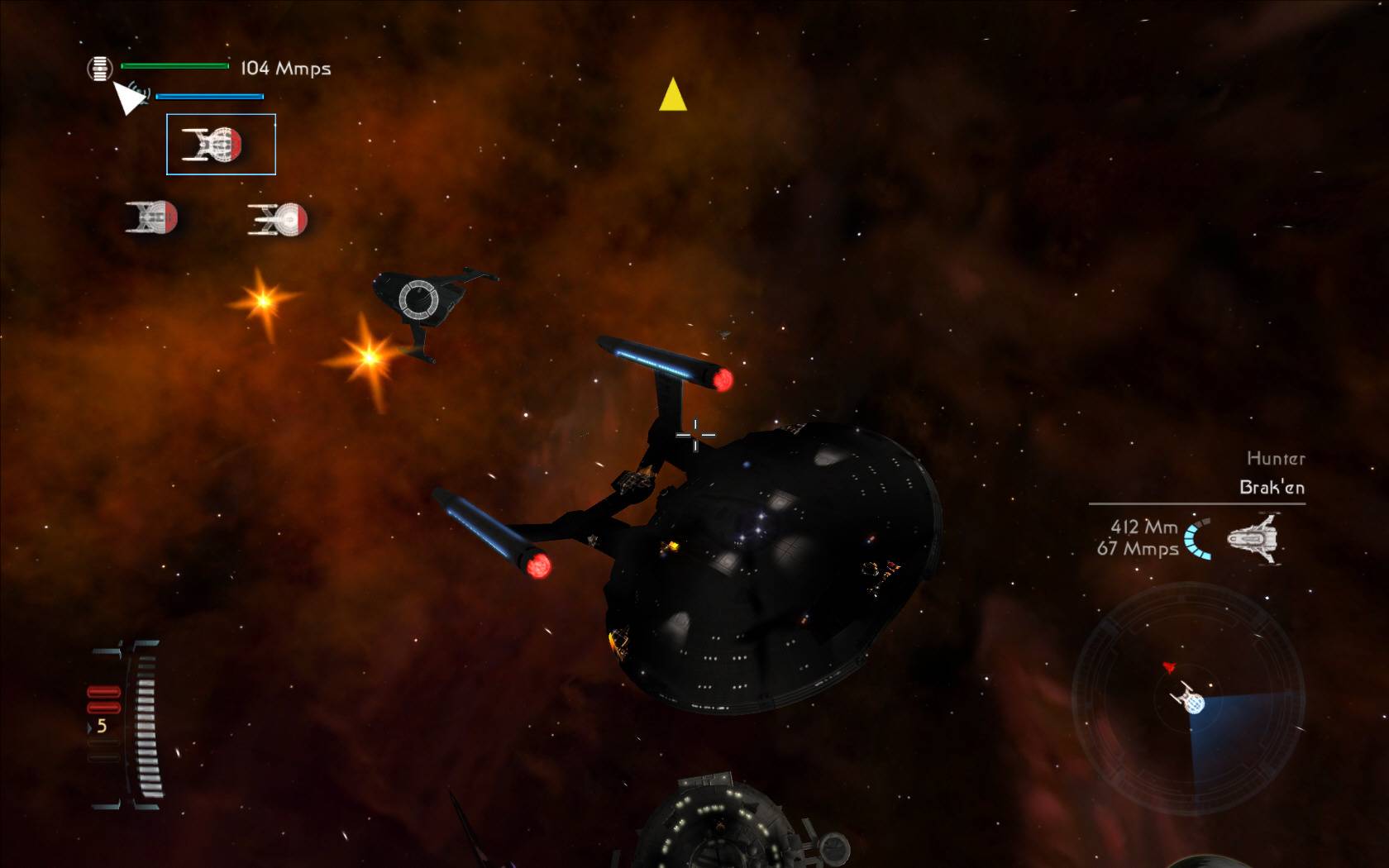This screenshot has height=868, width=1389.
Task: Choose the three-nacelle fleet ship icon
Action: click(x=279, y=220)
